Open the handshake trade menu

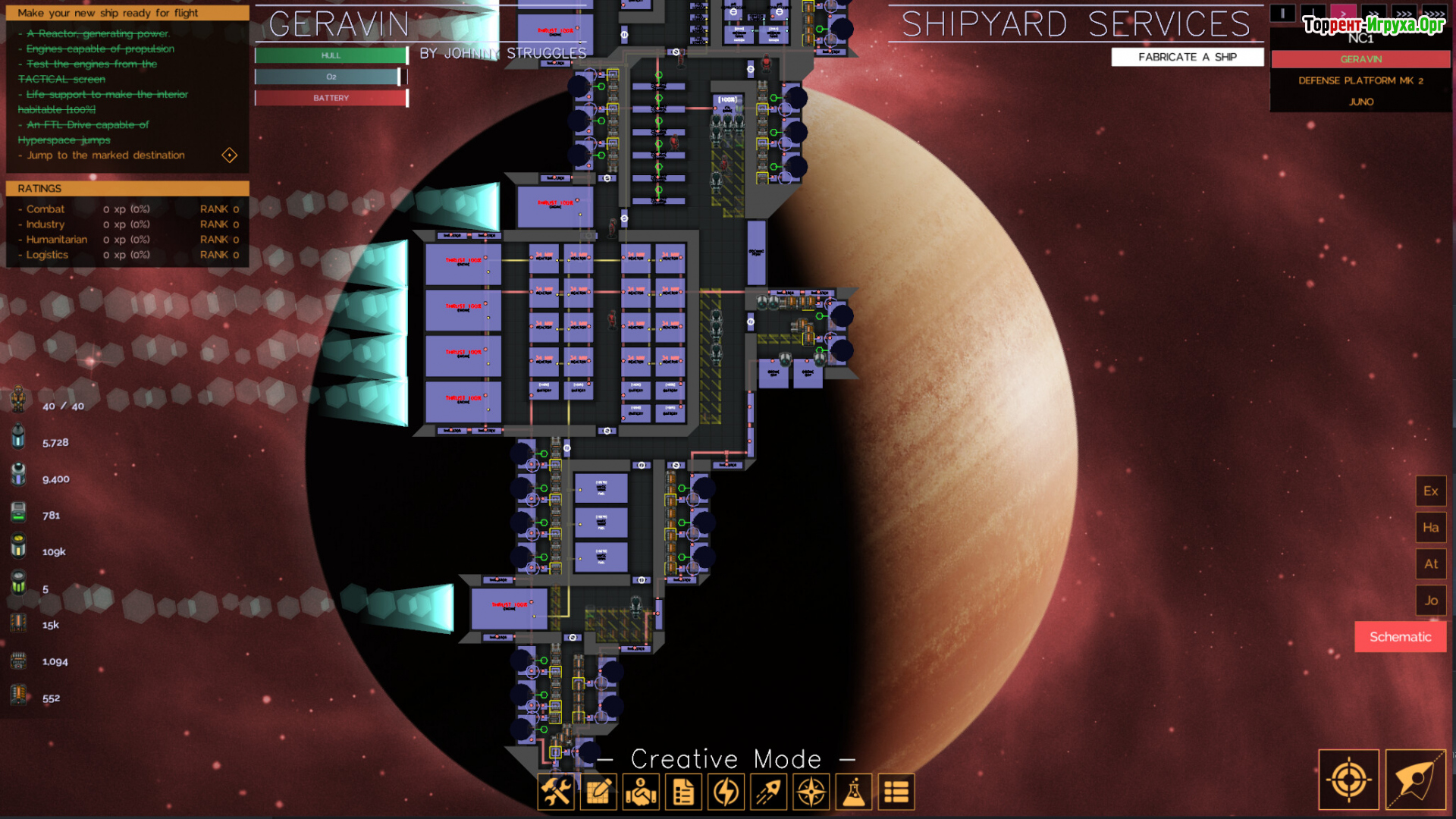641,792
